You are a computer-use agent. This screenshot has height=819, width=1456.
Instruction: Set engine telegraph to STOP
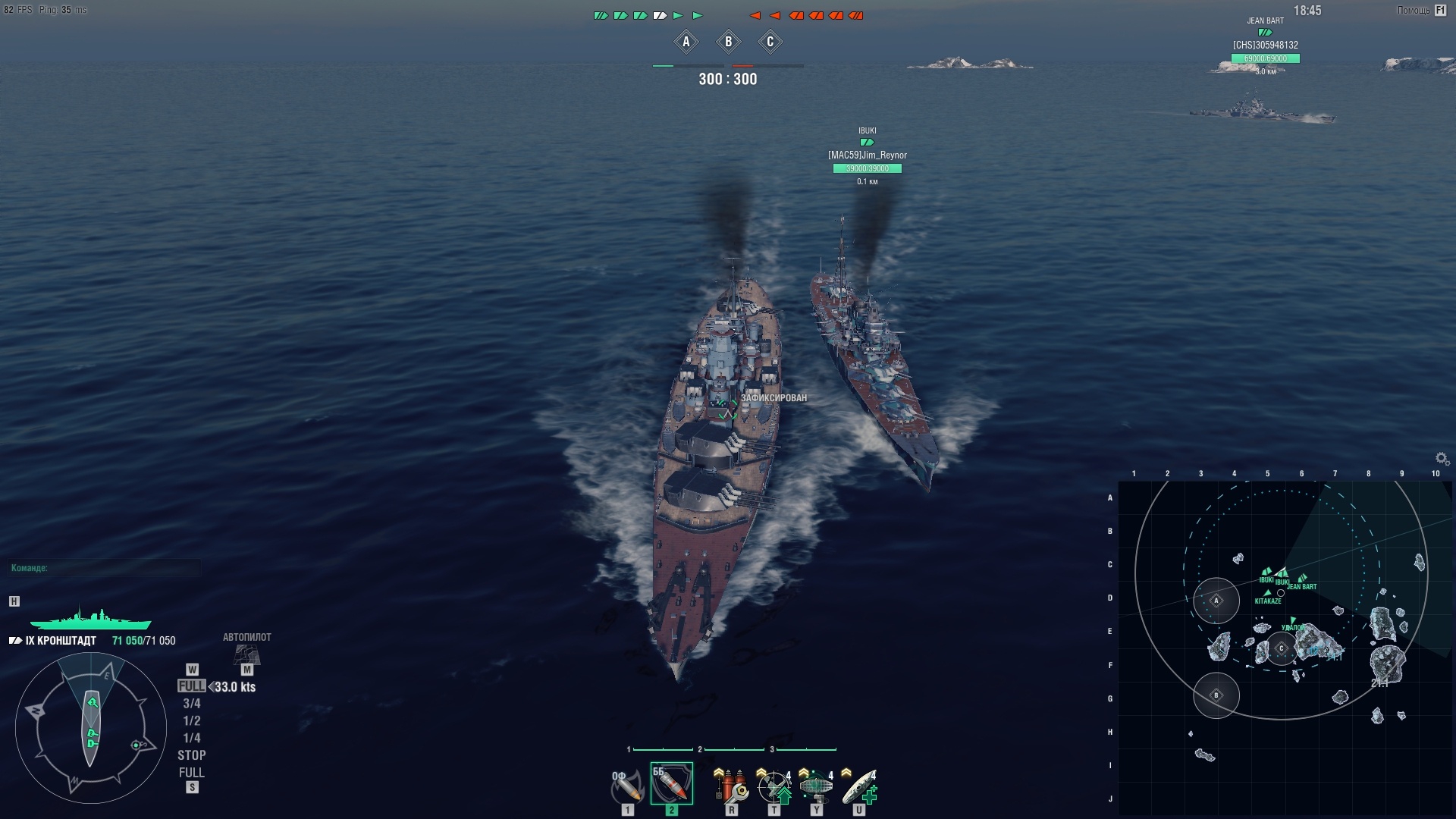click(192, 755)
